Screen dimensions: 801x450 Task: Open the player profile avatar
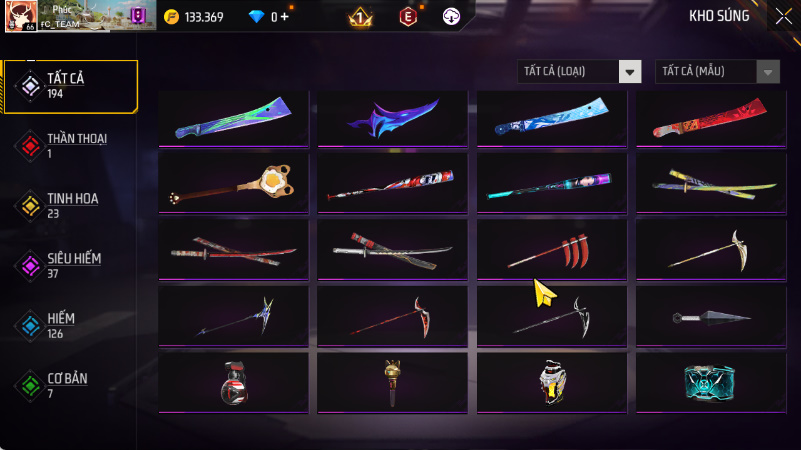click(x=22, y=16)
